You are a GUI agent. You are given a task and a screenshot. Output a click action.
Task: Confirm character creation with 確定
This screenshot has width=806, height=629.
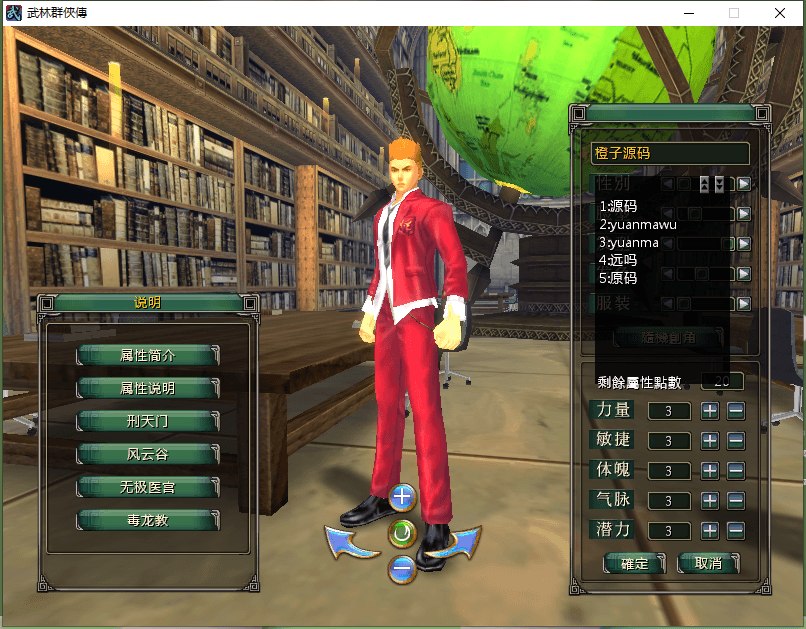click(x=635, y=564)
